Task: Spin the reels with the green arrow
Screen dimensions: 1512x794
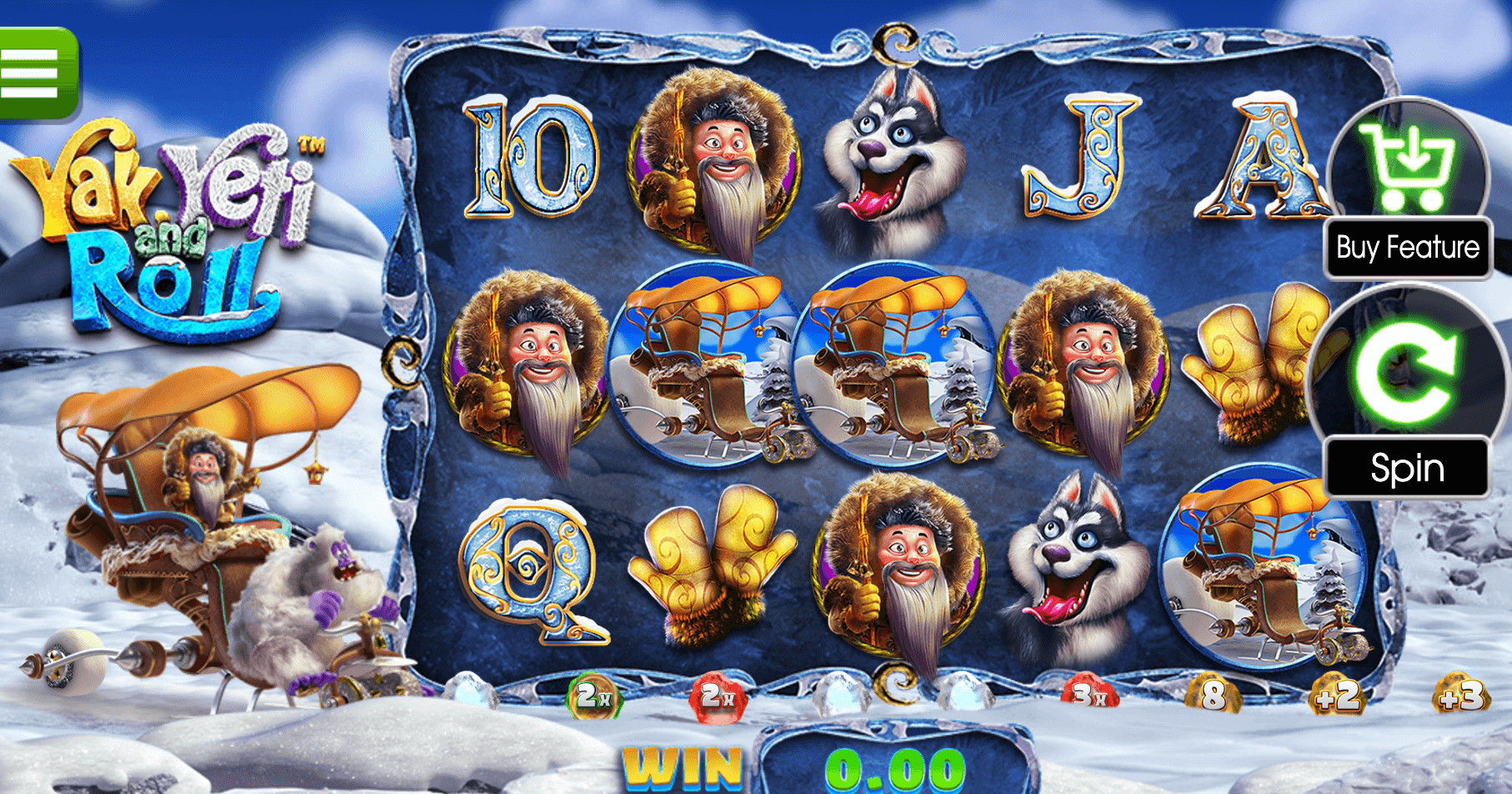Action: tap(1406, 373)
